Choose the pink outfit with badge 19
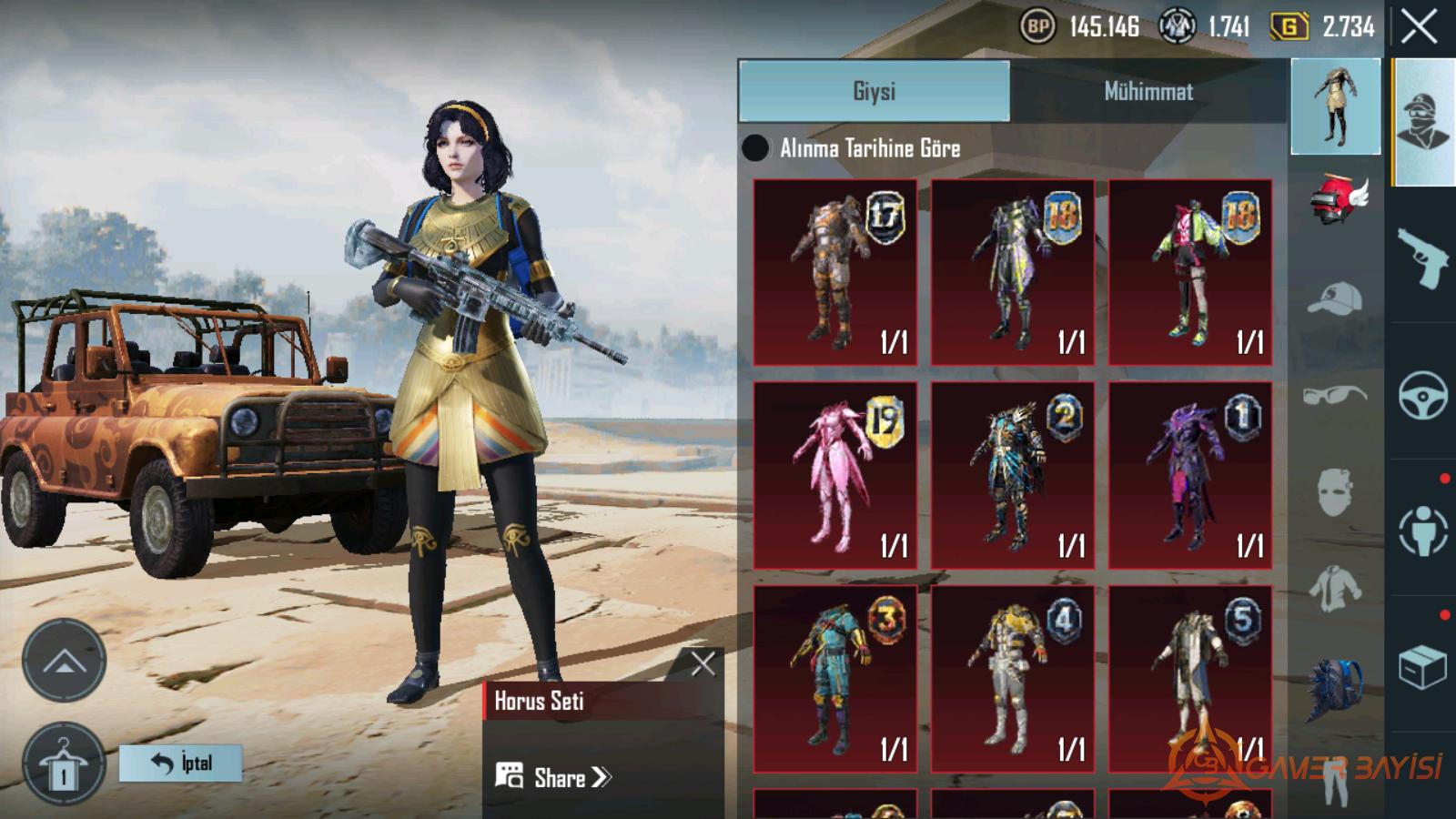Viewport: 1456px width, 819px height. click(x=834, y=475)
